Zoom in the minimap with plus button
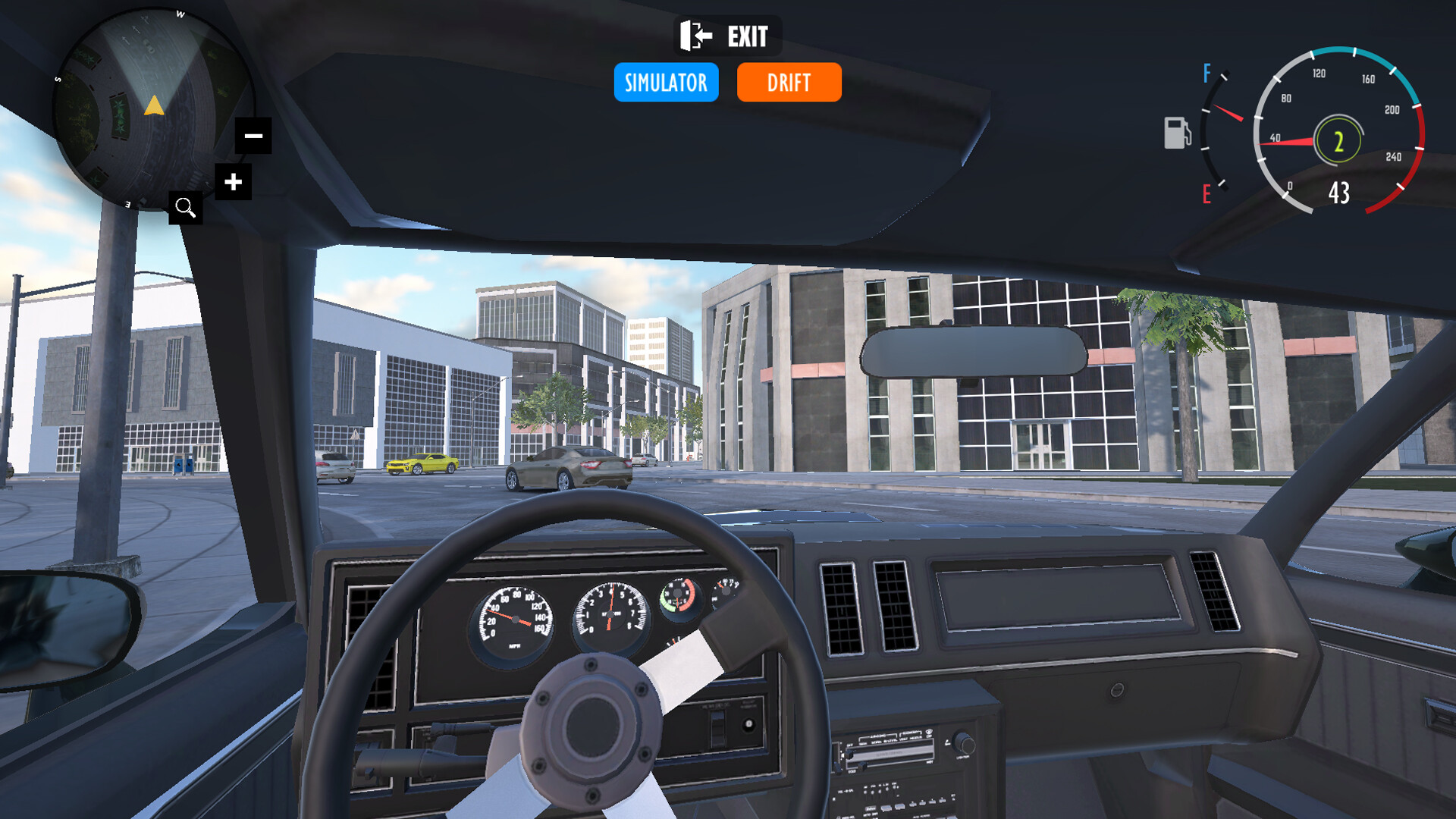The width and height of the screenshot is (1456, 819). 233,182
